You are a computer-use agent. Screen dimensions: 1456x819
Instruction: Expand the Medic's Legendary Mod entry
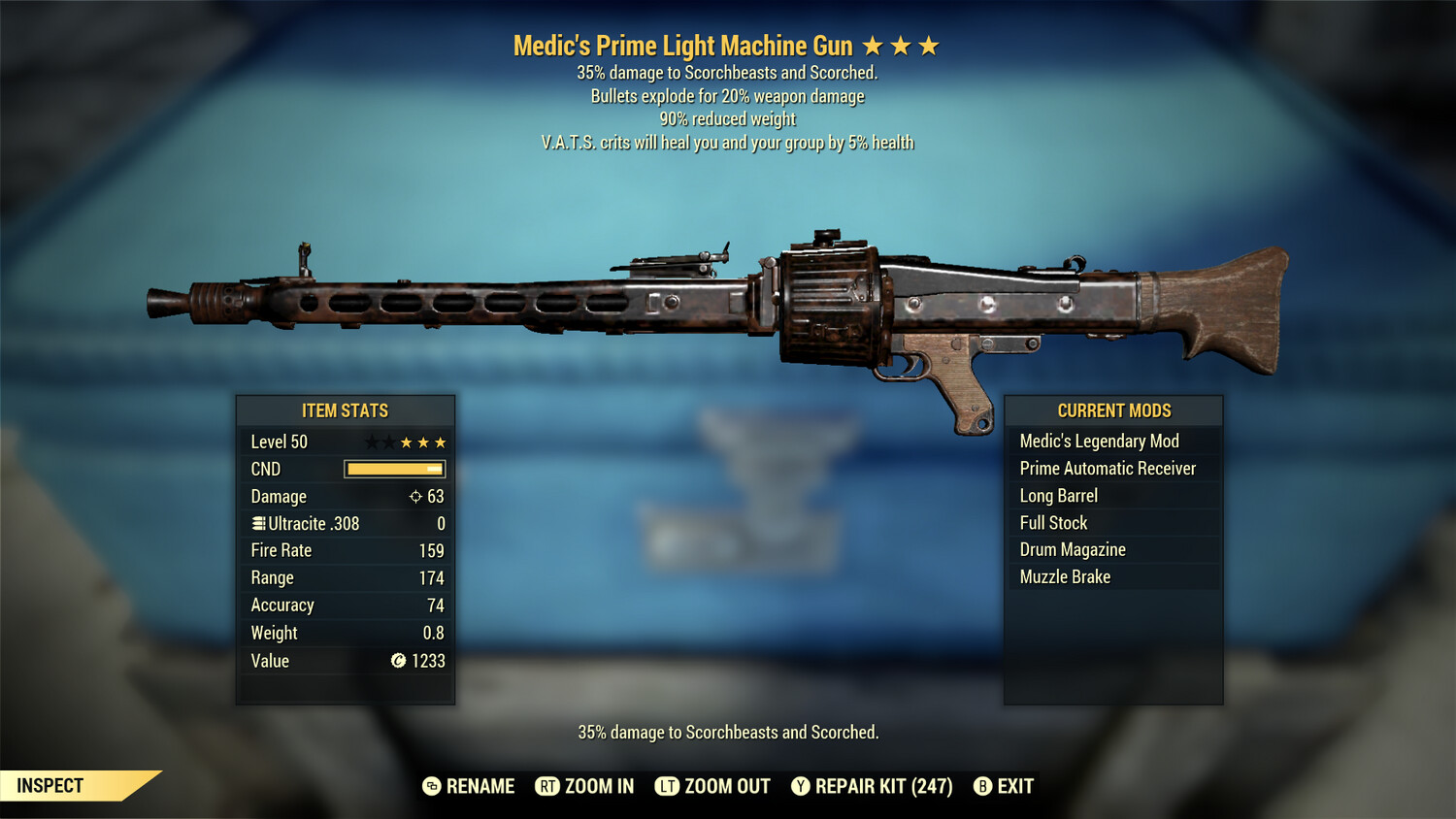click(x=1098, y=441)
